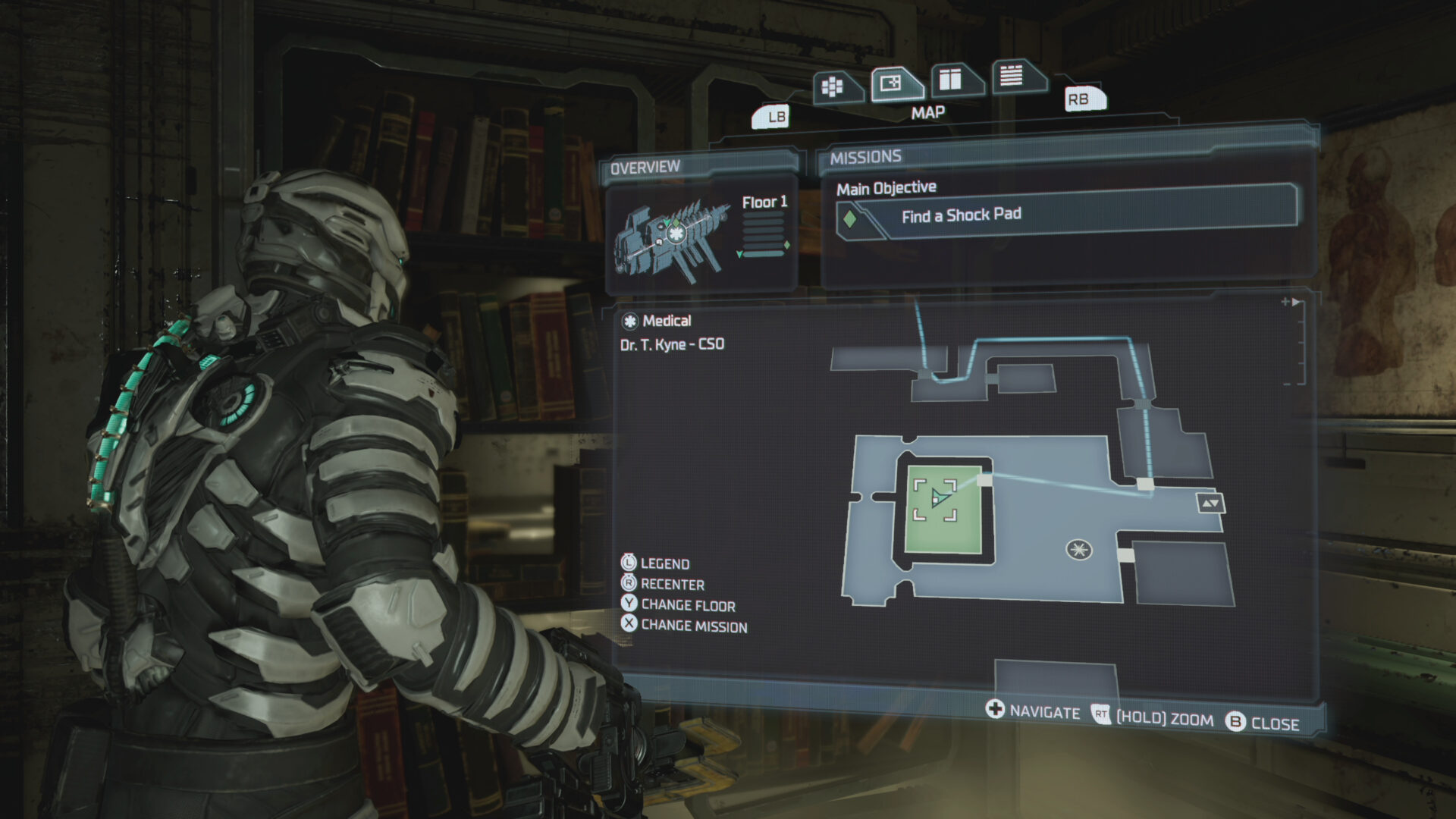Select the player position arrow marker
The width and height of the screenshot is (1456, 819).
point(939,499)
